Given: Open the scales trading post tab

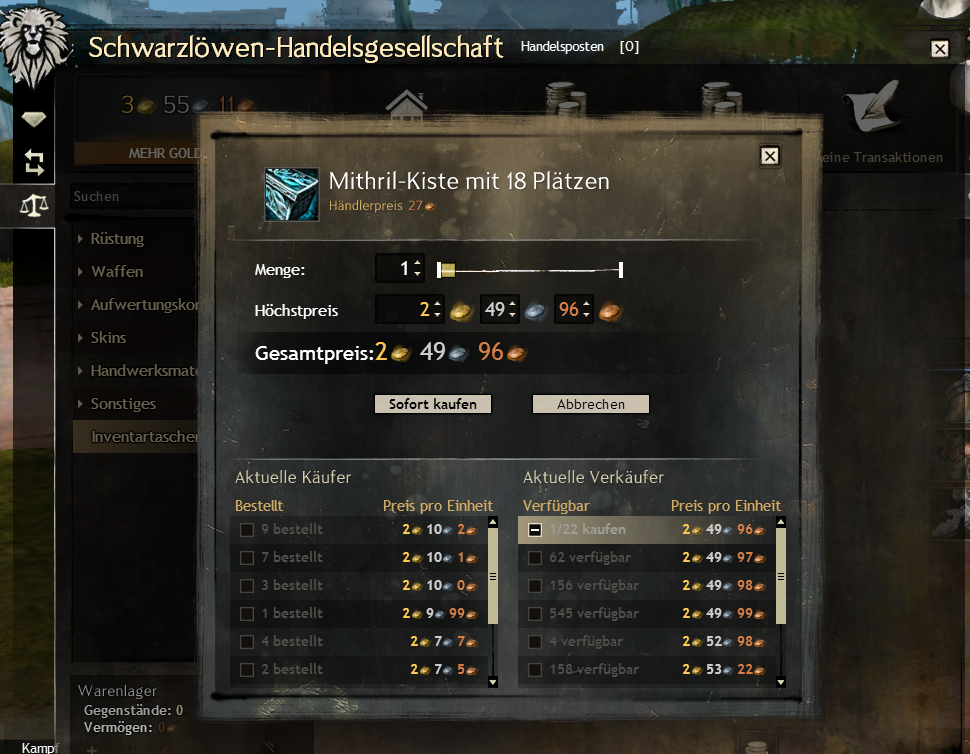Looking at the screenshot, I should click(34, 206).
